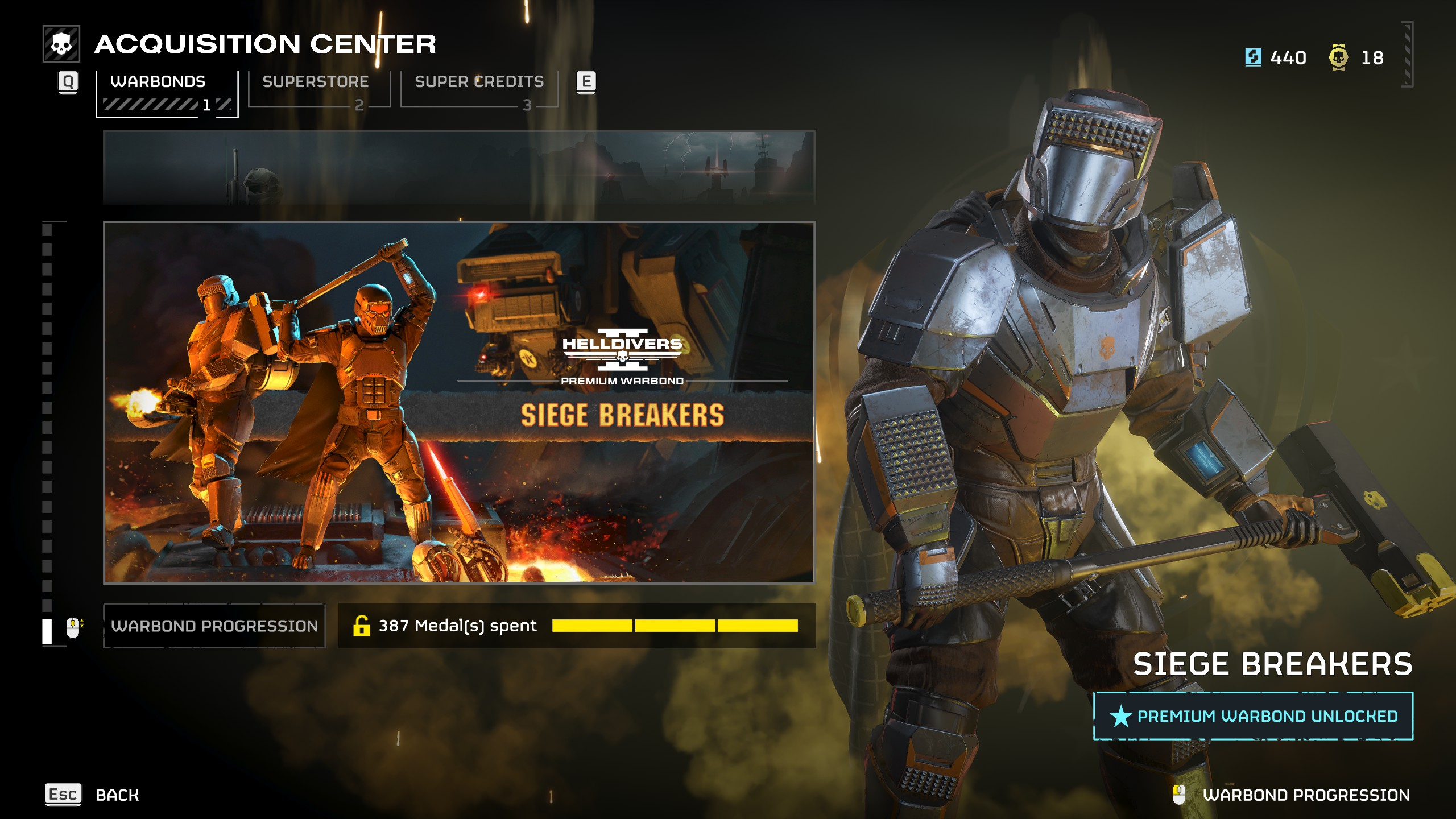Image resolution: width=1456 pixels, height=819 pixels.
Task: Click the yellow medals spent progress bar
Action: pyautogui.click(x=677, y=624)
